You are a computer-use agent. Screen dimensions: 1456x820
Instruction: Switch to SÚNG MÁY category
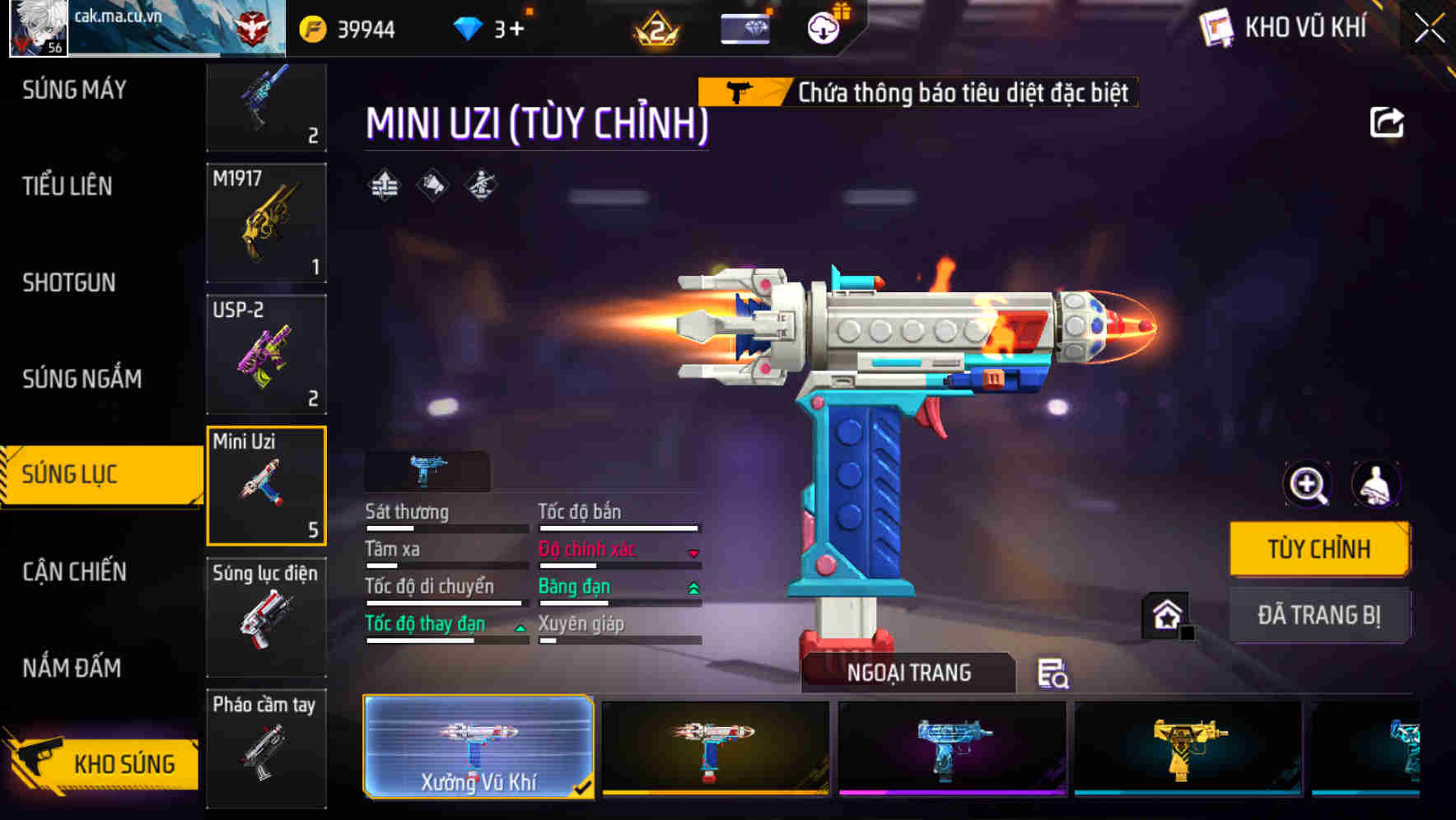point(74,90)
